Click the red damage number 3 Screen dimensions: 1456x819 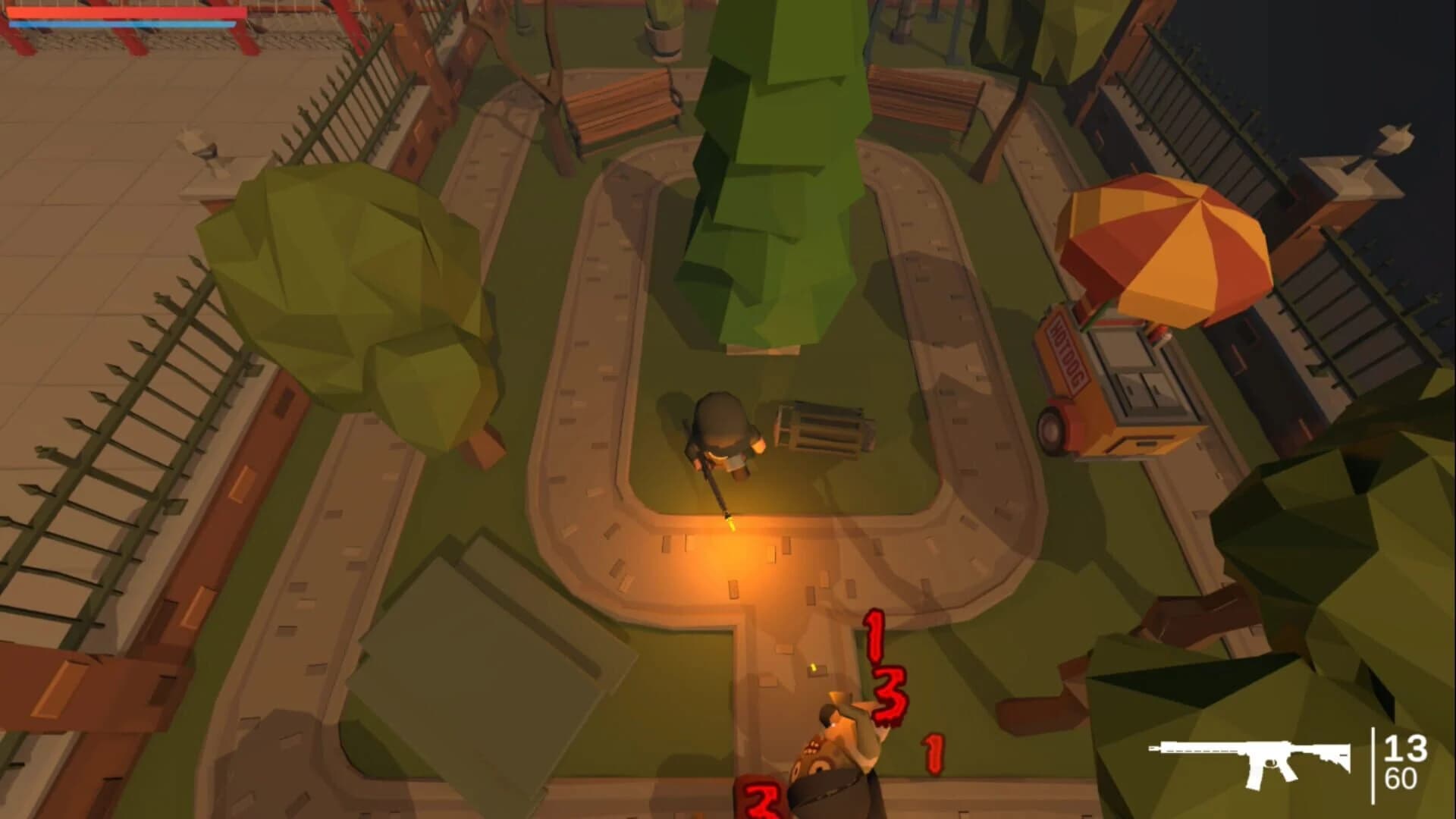(891, 695)
